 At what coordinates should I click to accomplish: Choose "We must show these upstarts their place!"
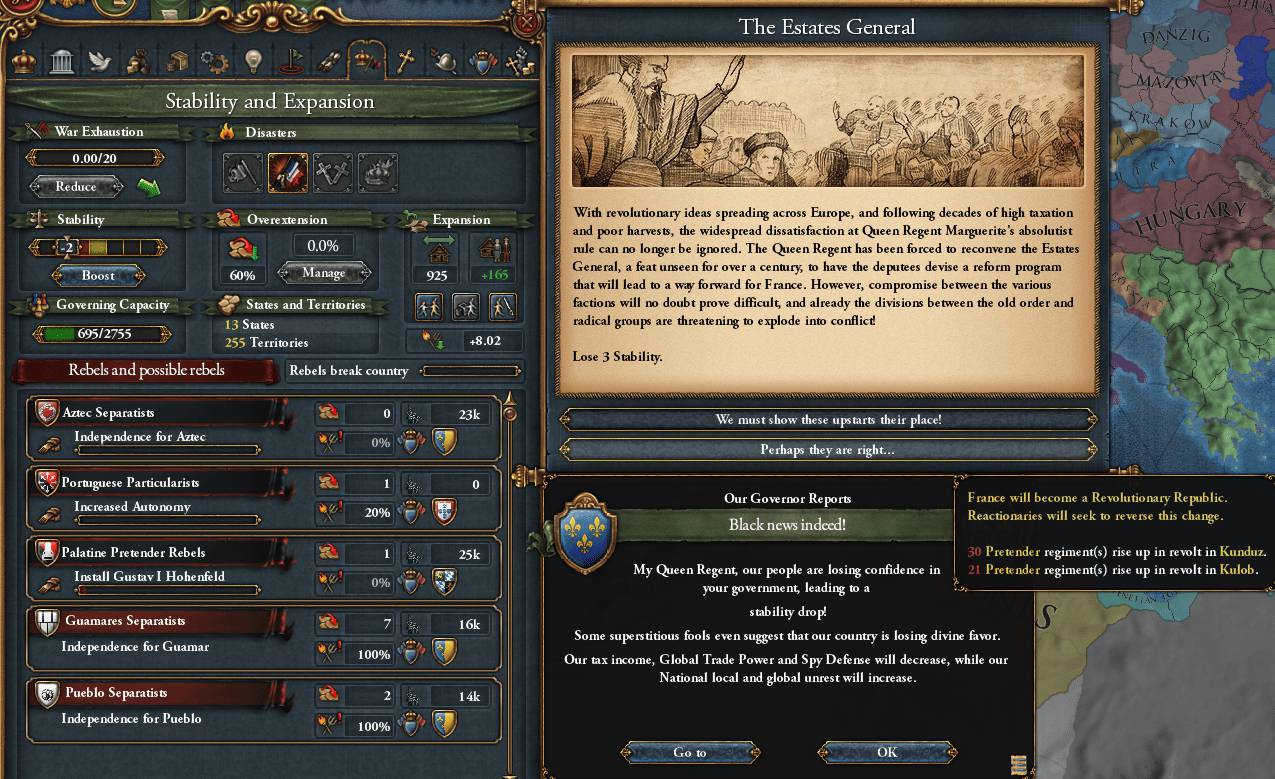828,420
